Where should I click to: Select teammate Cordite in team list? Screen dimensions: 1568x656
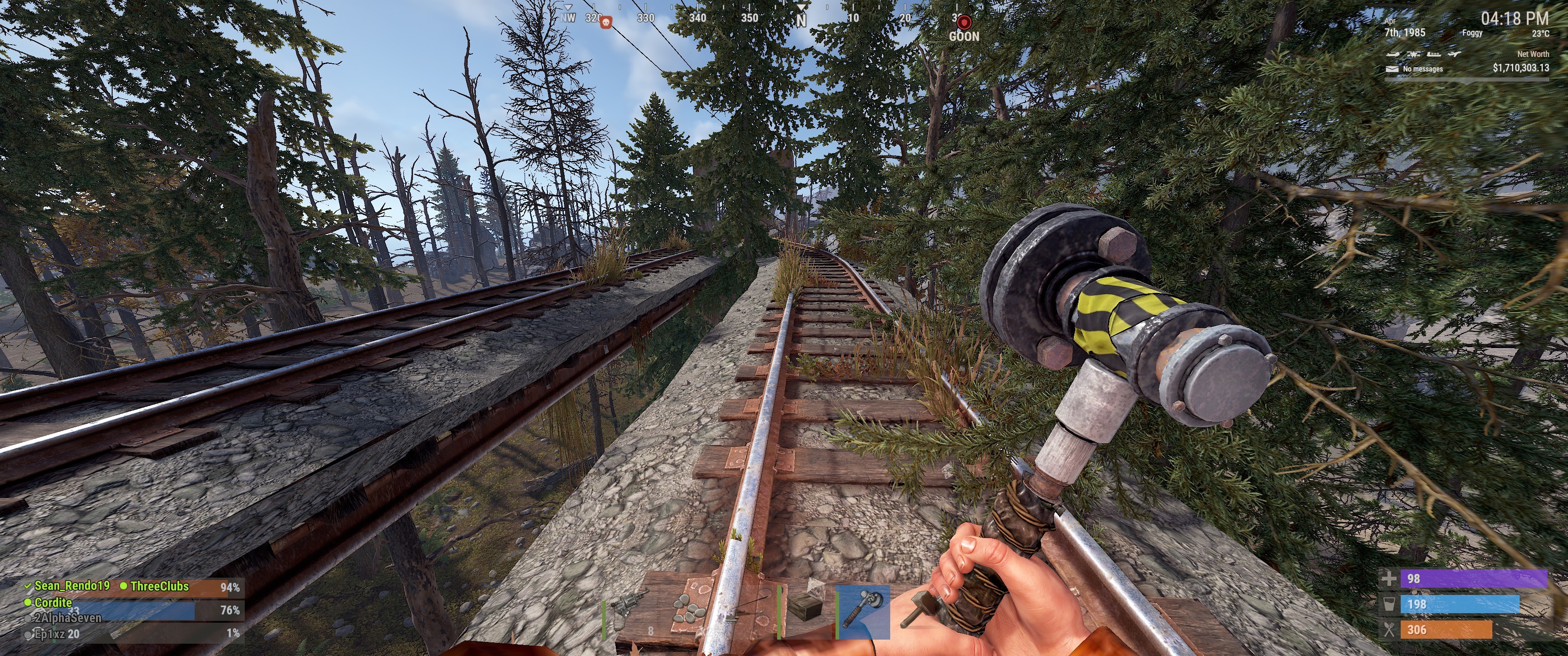[x=53, y=602]
